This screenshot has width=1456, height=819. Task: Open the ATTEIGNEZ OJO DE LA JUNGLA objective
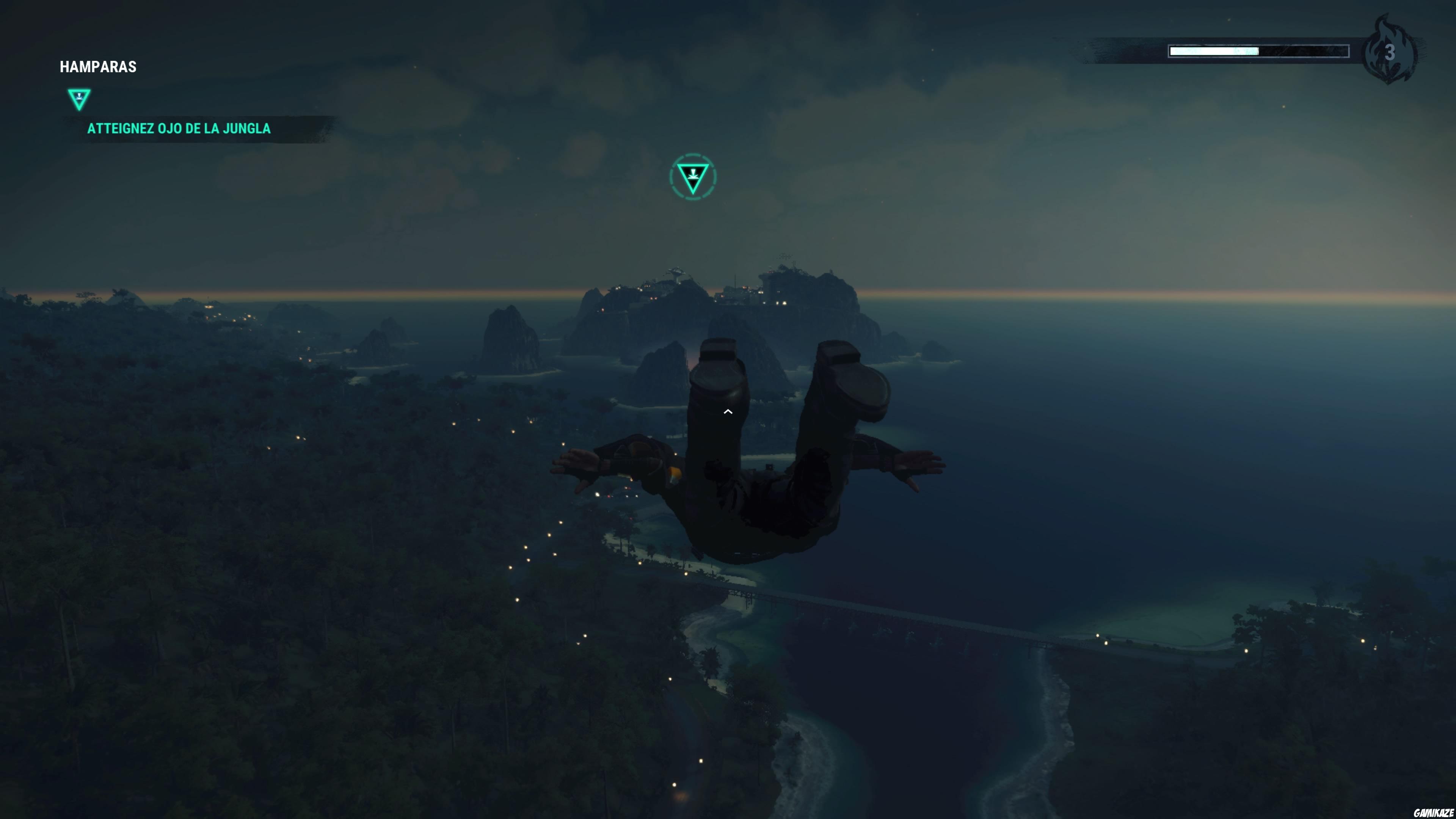pos(179,128)
